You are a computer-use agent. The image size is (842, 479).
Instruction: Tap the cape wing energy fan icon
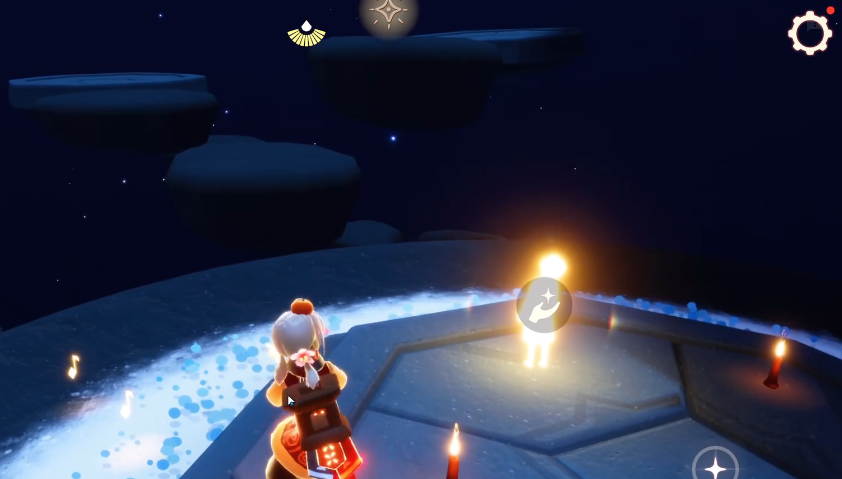point(306,34)
